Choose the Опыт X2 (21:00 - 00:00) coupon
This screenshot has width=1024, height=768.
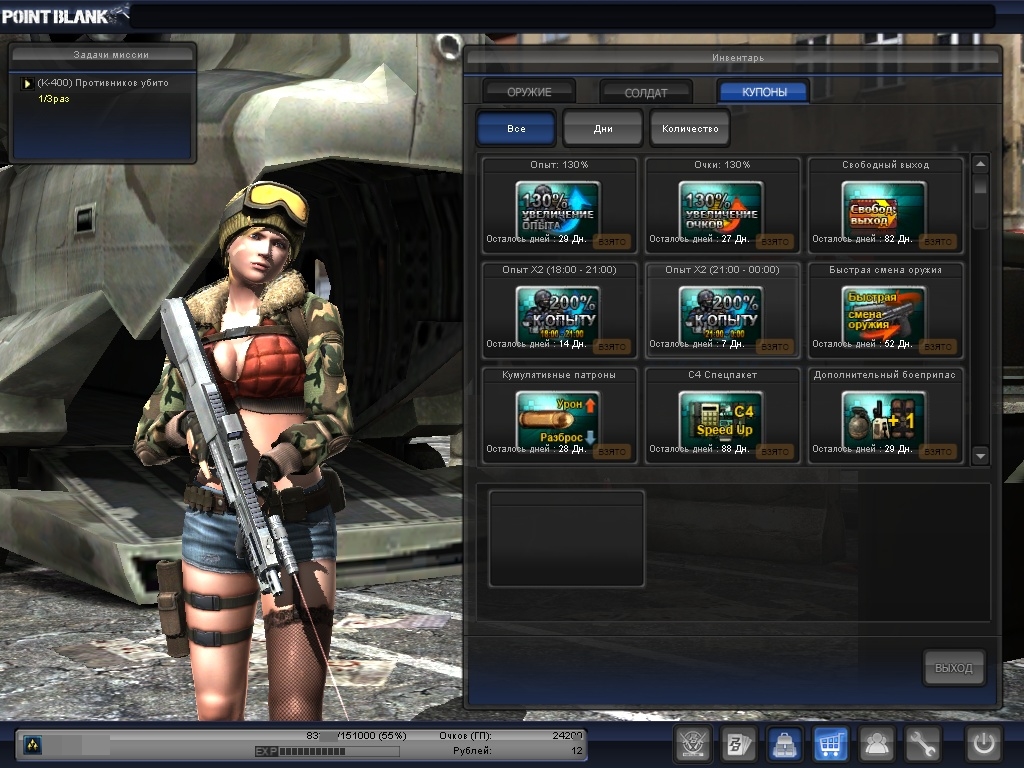[x=721, y=312]
